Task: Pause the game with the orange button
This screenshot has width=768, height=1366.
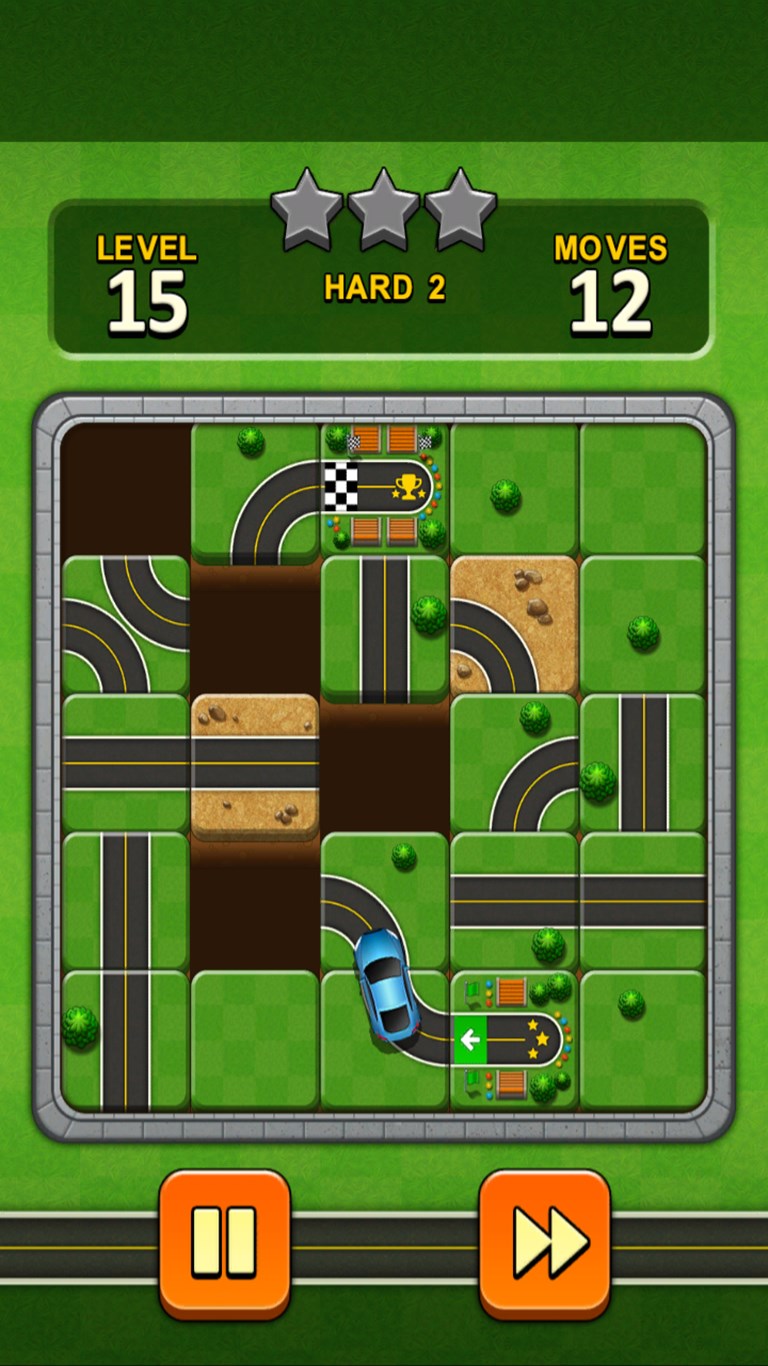Action: 224,1242
